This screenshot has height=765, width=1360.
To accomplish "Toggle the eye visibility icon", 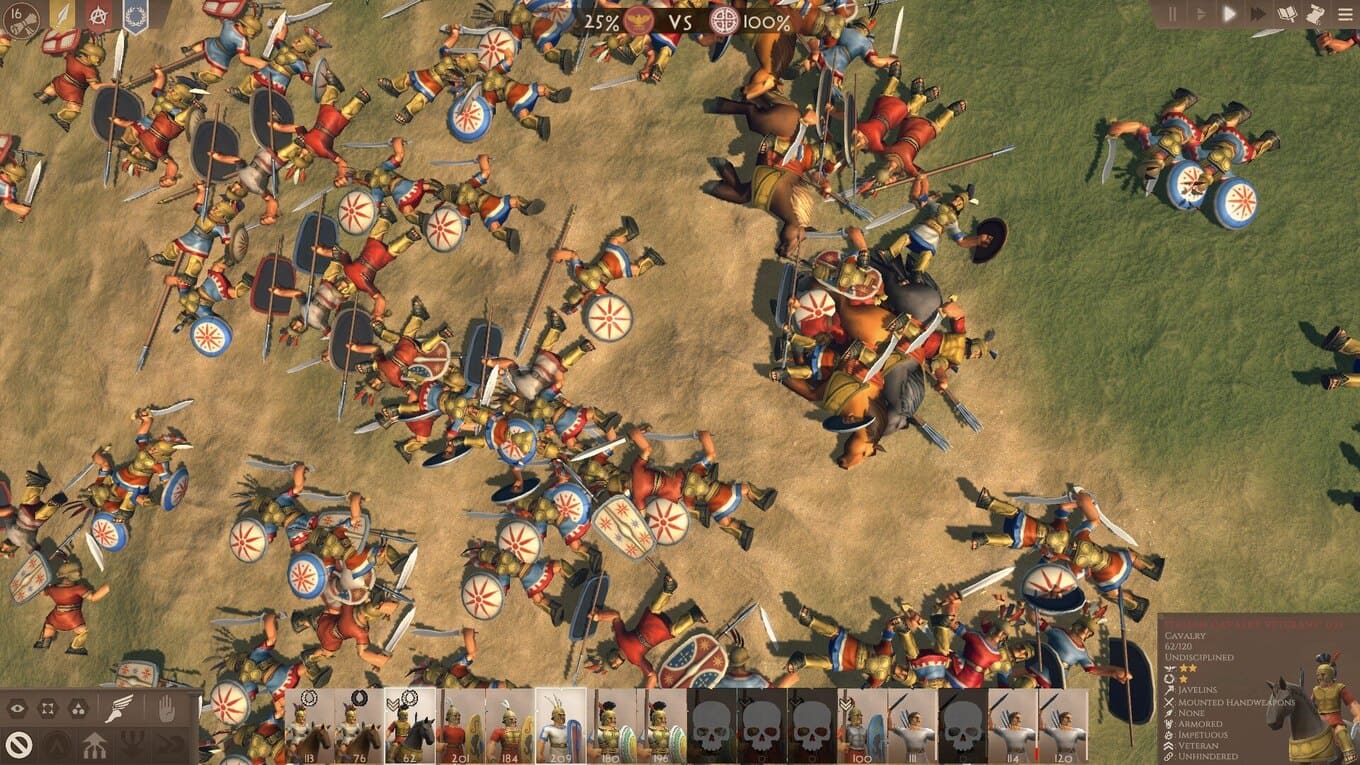I will click(17, 709).
